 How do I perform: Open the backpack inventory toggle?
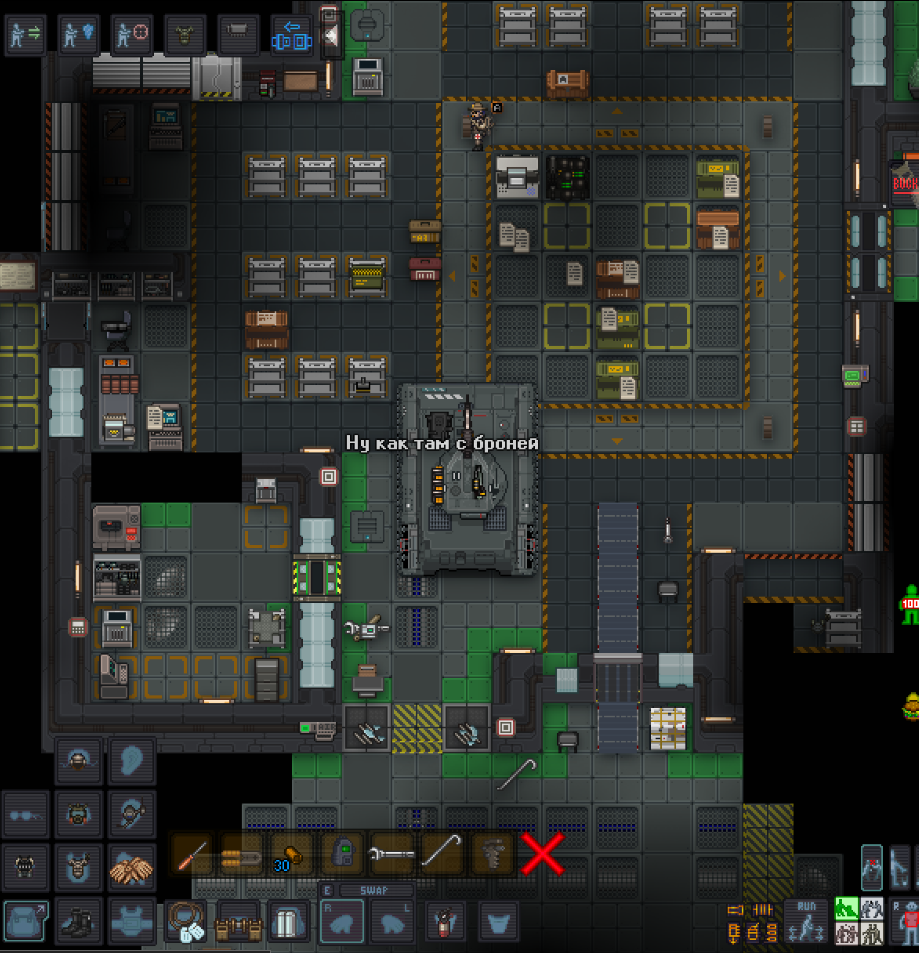pyautogui.click(x=23, y=920)
